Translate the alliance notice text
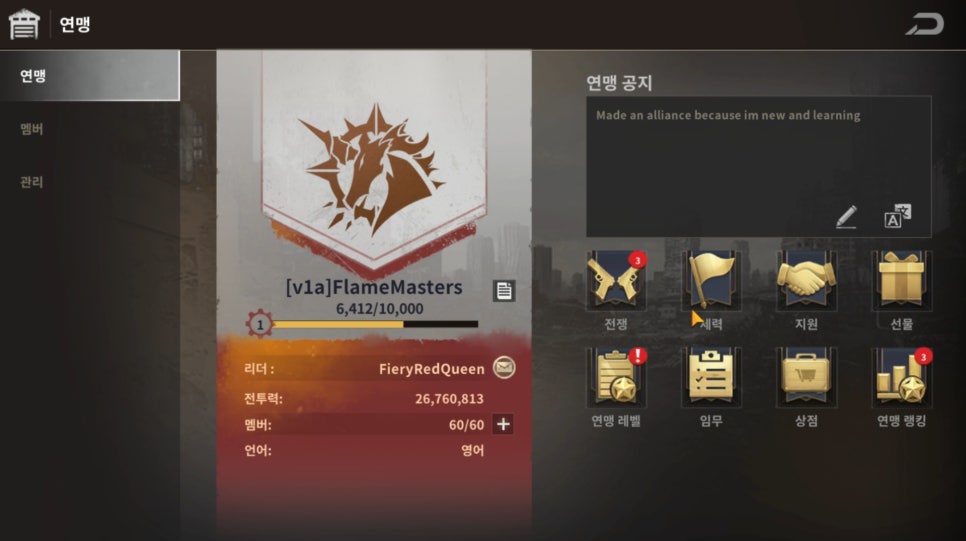Viewport: 966px width, 541px height. tap(897, 216)
